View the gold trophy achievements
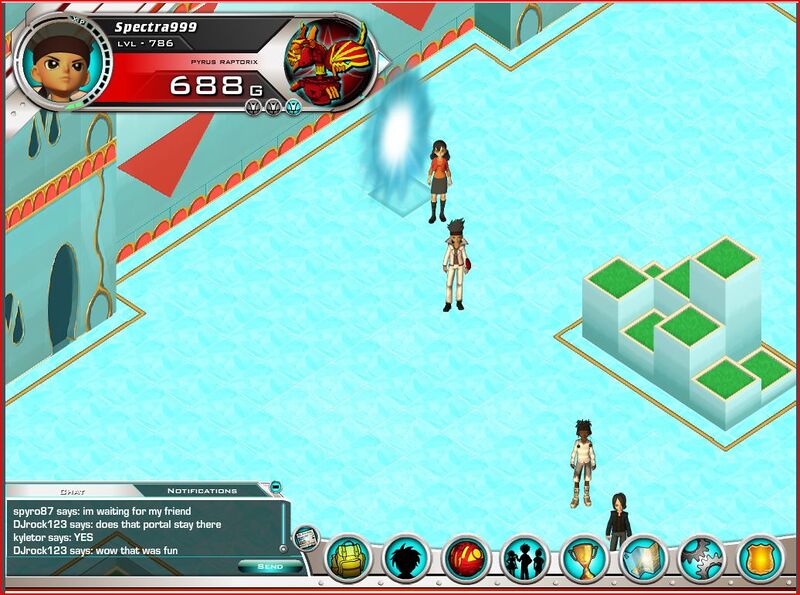800x595 pixels. point(580,560)
